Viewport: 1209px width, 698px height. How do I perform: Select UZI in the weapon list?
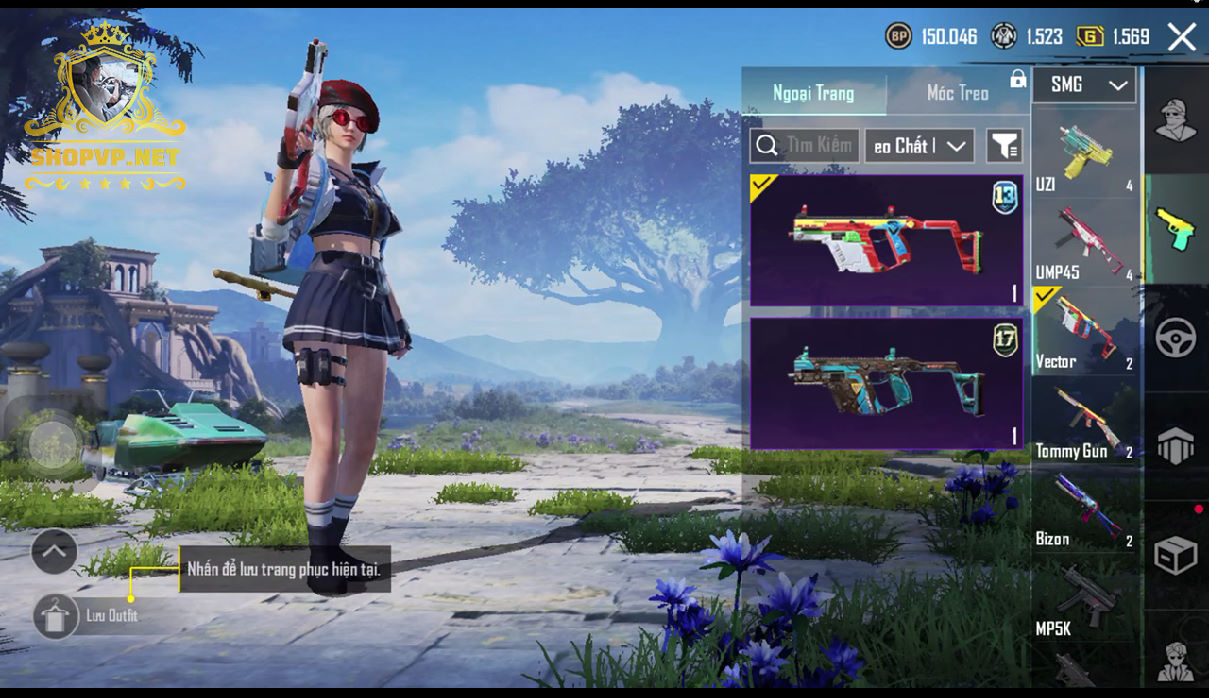click(x=1085, y=155)
